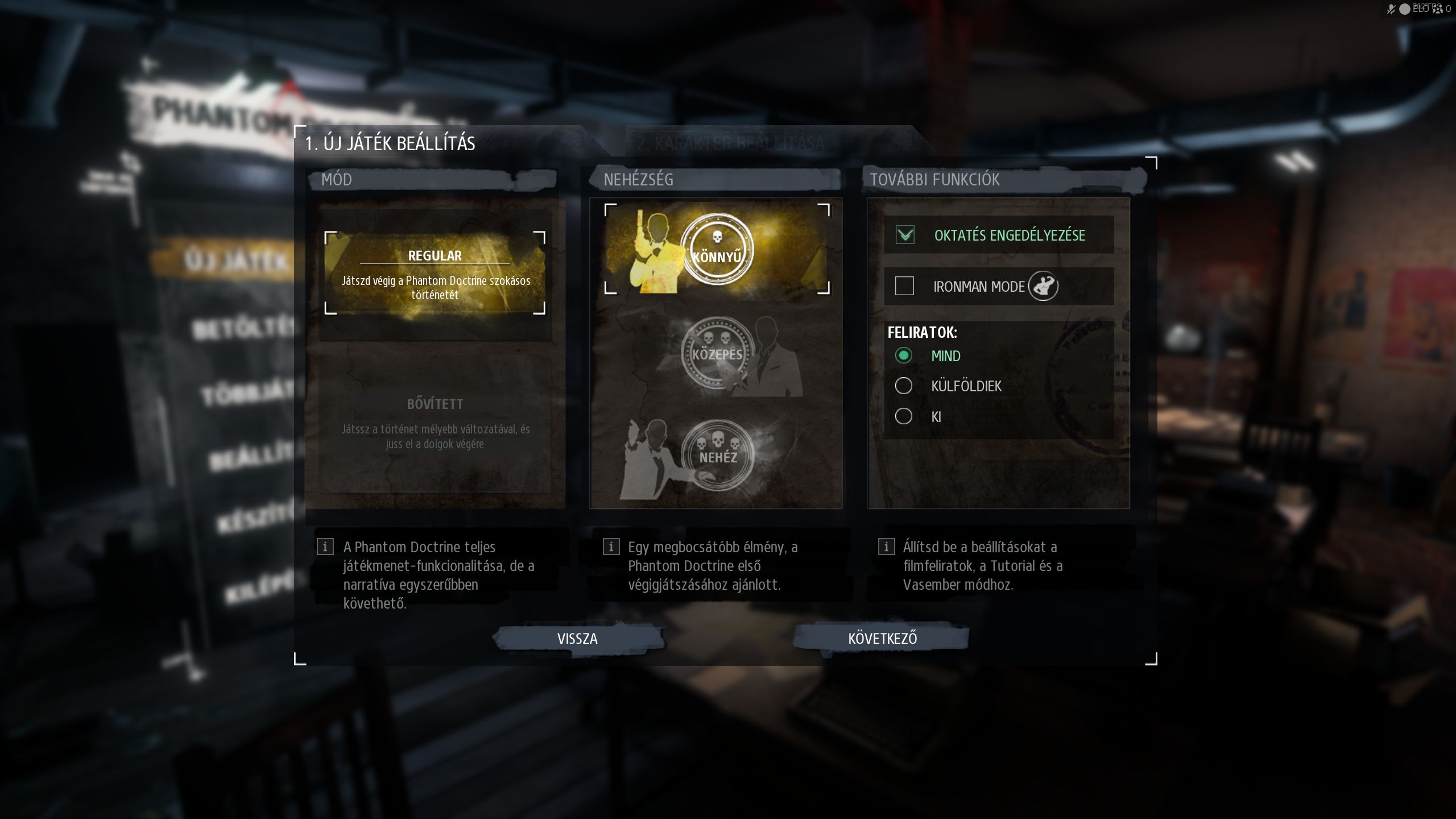The width and height of the screenshot is (1456, 819).
Task: Select the Regular game mode
Action: point(435,273)
